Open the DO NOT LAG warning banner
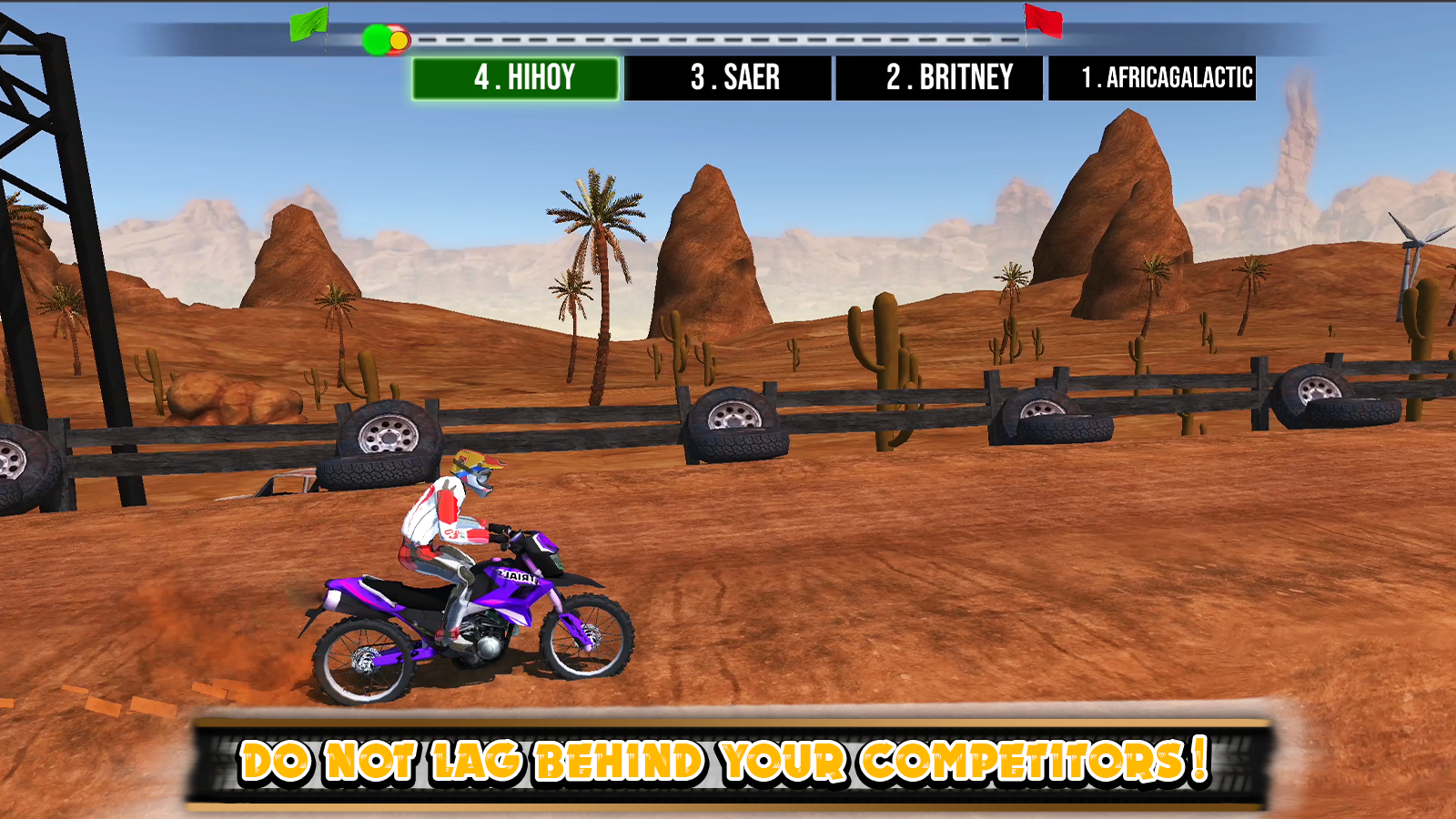Screen dimensions: 1456x819 coord(728,761)
